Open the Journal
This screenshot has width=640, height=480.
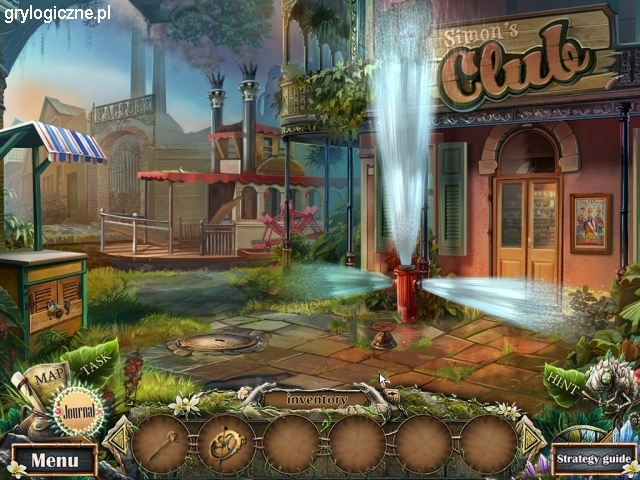[76, 407]
